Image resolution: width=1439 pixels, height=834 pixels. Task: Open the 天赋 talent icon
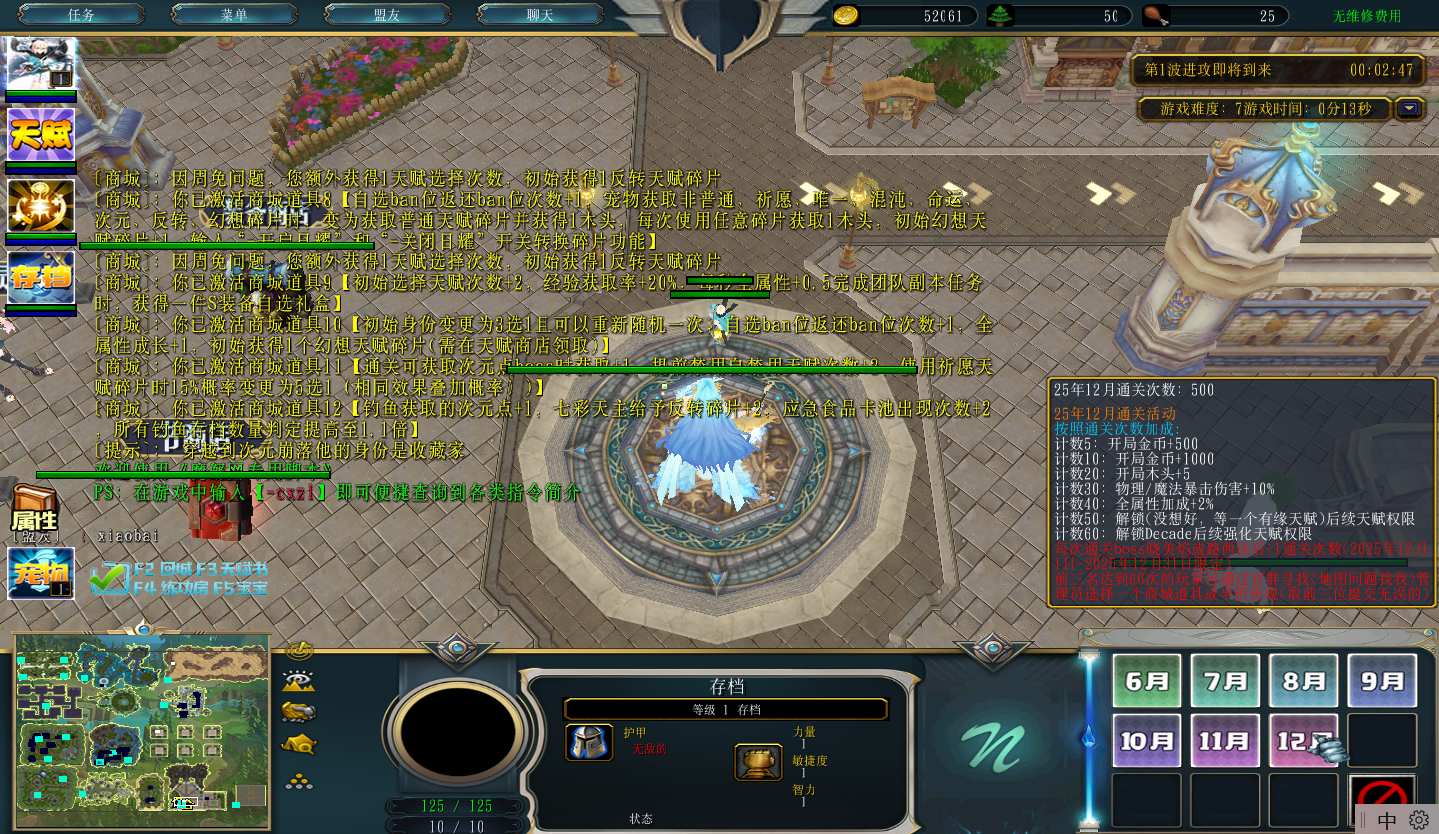click(41, 134)
